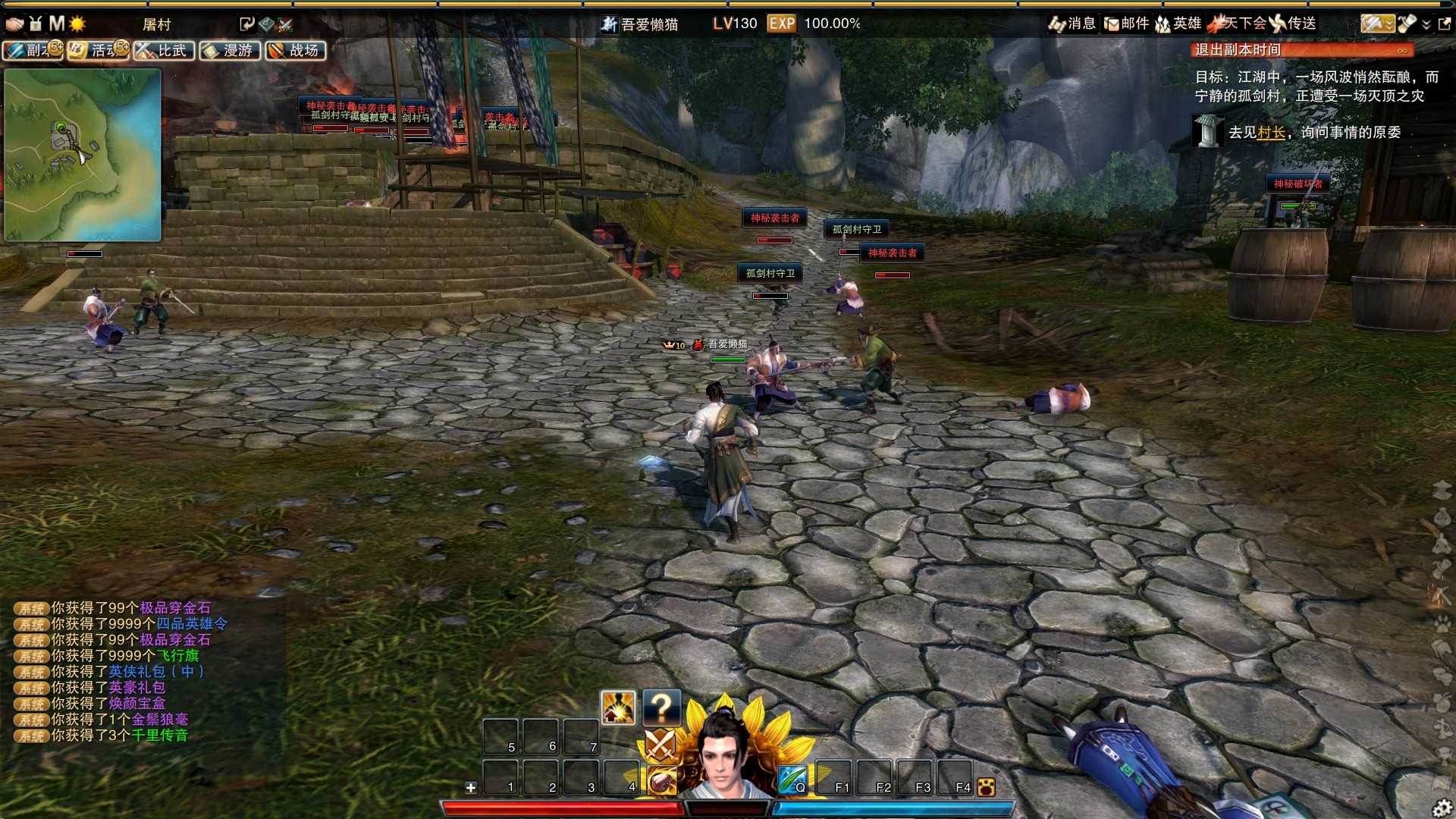Viewport: 1456px width, 819px height.
Task: Click the 村长 quest link
Action: point(1271,133)
